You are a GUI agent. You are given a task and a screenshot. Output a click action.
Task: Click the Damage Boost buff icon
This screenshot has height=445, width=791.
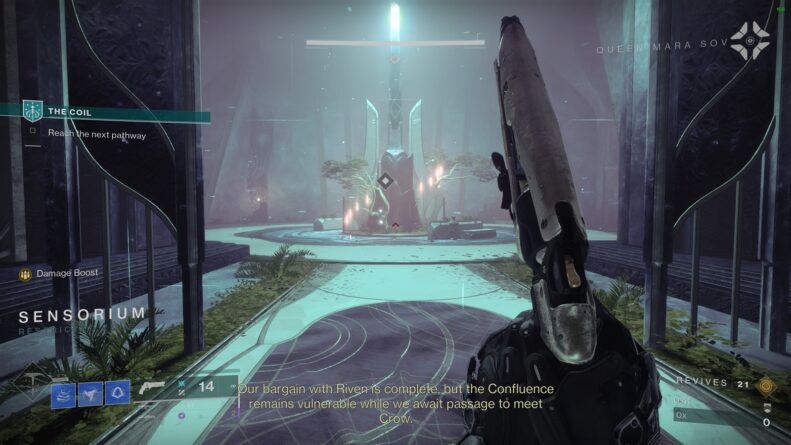pos(26,273)
